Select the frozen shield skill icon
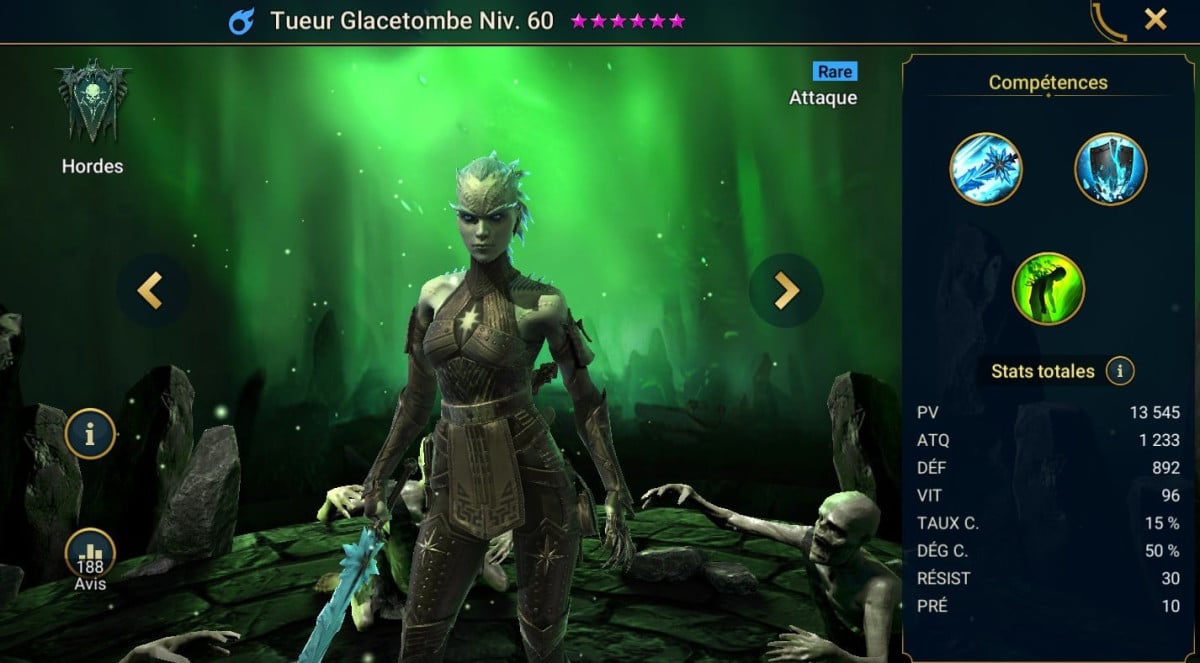The height and width of the screenshot is (663, 1200). [1110, 168]
